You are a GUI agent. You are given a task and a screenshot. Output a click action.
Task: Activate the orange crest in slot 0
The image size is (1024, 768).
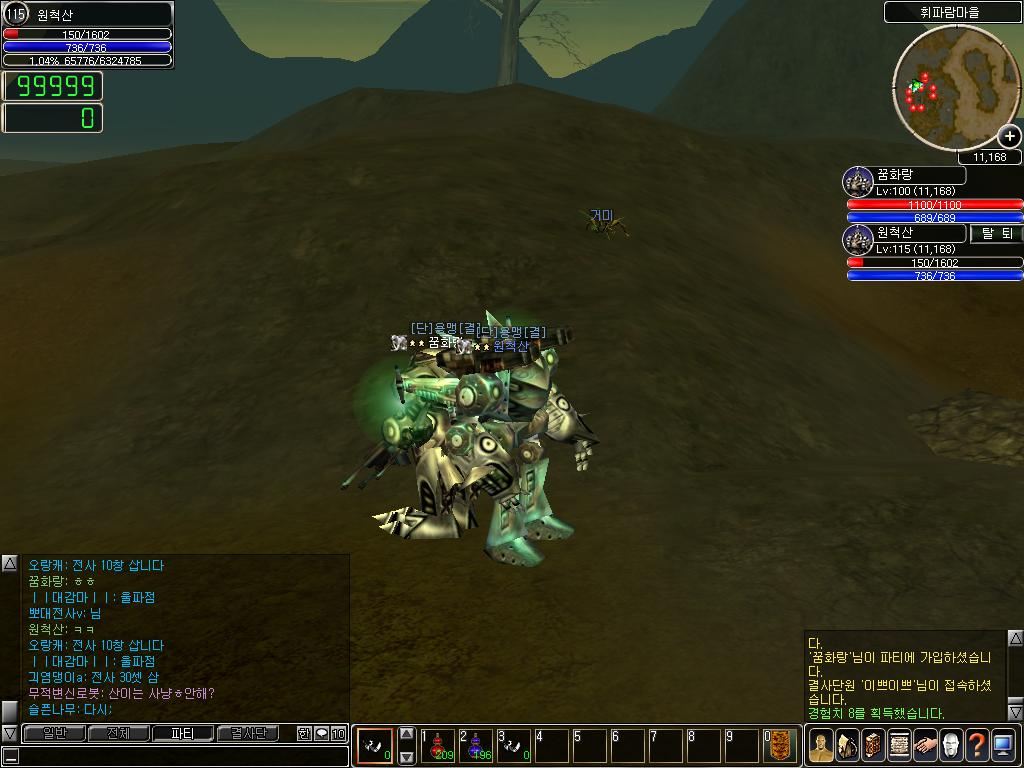781,746
